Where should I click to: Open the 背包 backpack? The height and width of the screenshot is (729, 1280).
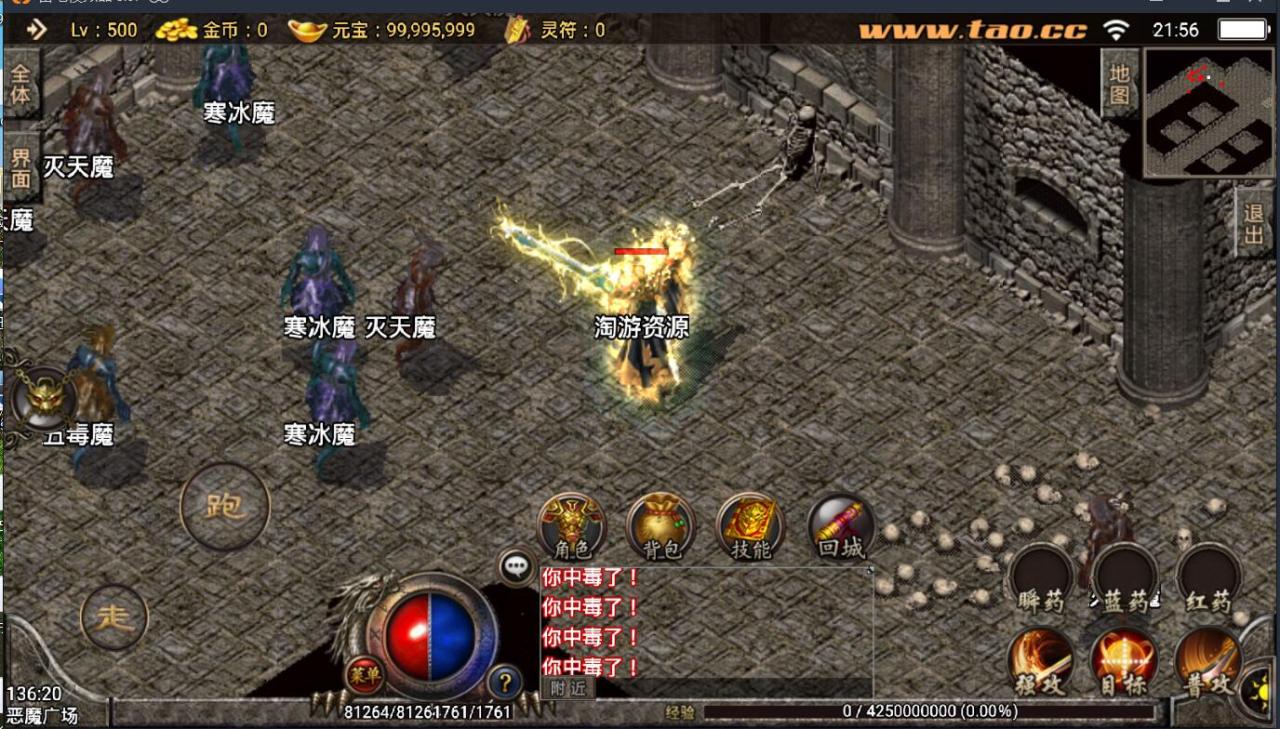coord(661,525)
